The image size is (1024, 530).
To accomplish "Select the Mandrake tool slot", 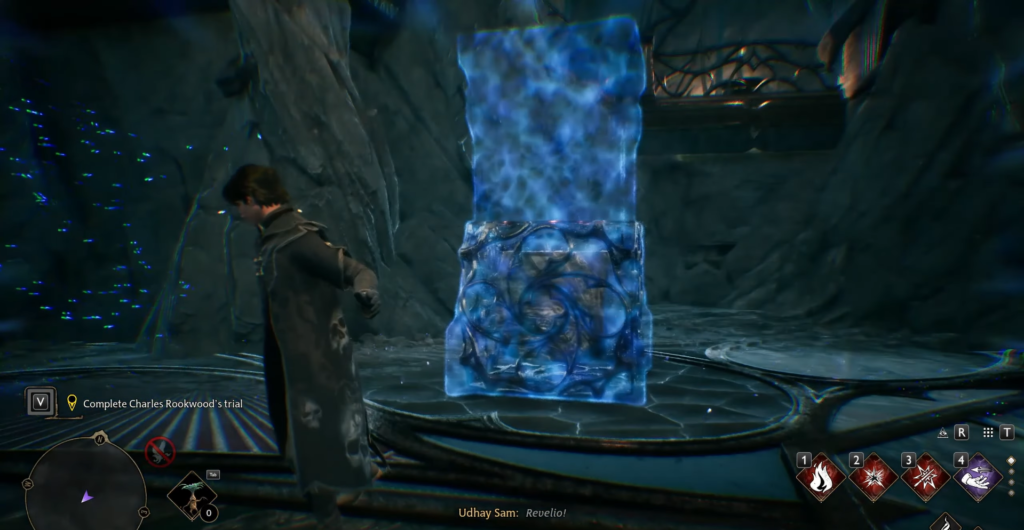I will tap(191, 496).
